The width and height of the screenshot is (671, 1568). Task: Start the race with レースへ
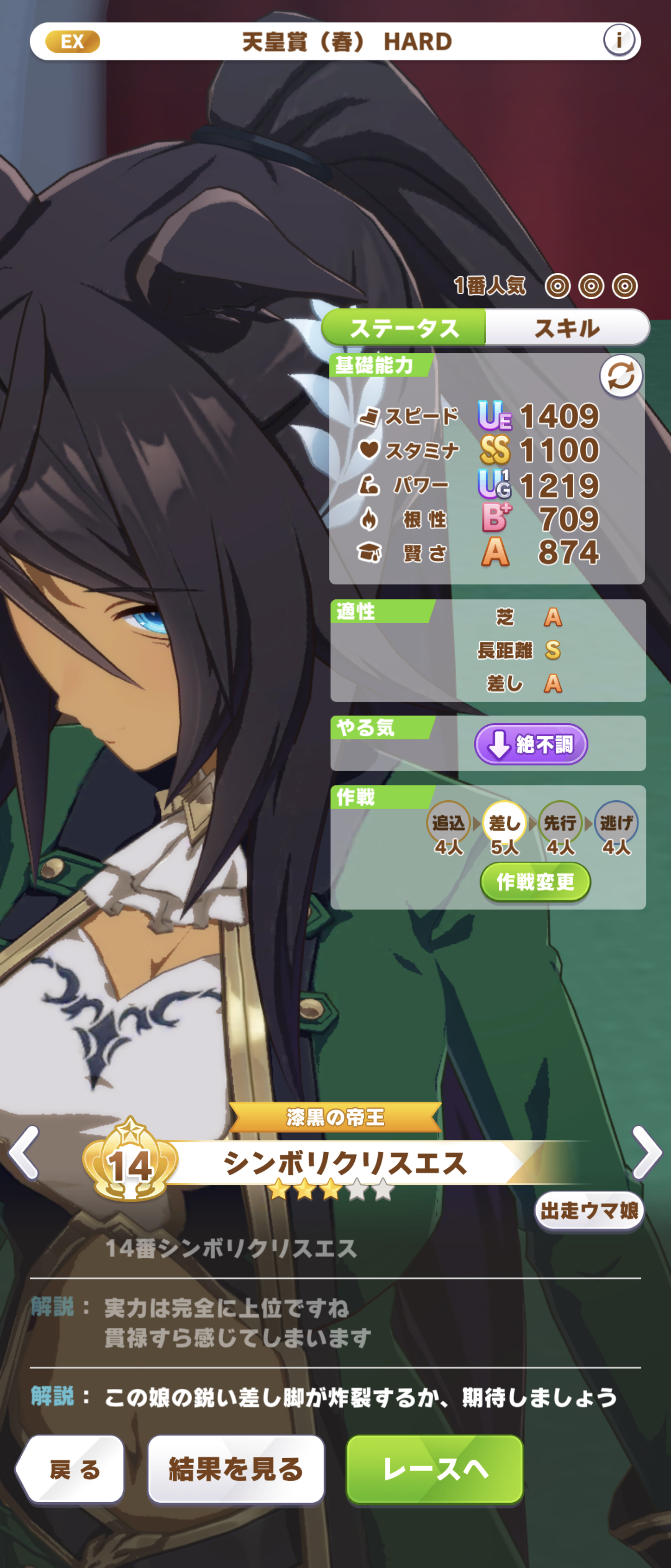click(x=434, y=1470)
